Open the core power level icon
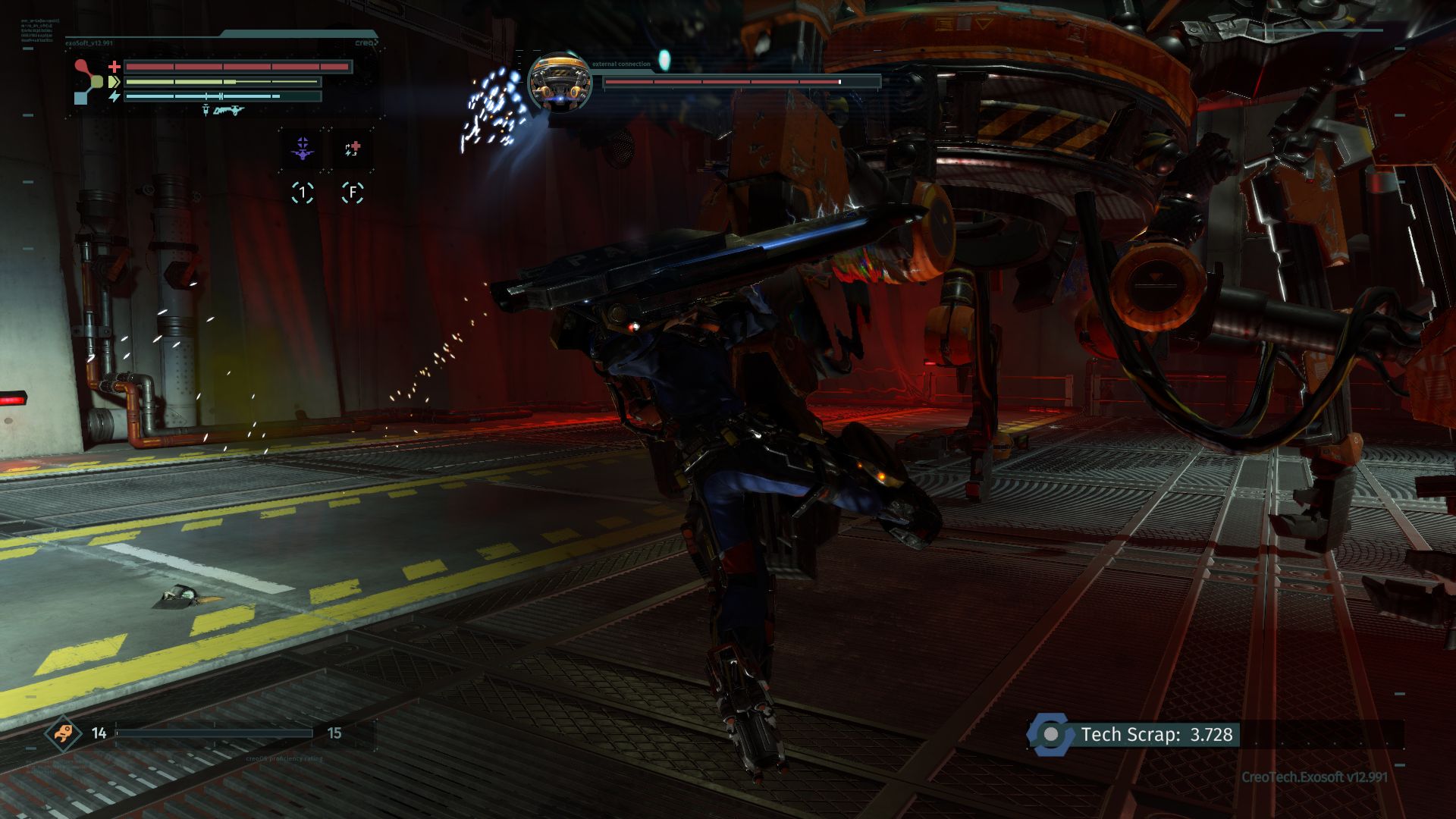This screenshot has height=819, width=1456. click(63, 733)
